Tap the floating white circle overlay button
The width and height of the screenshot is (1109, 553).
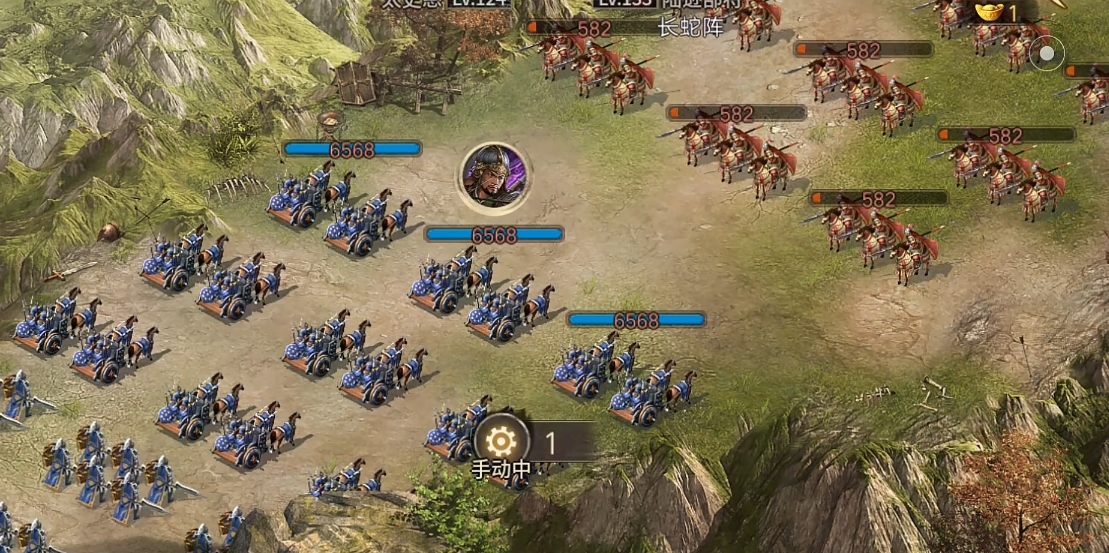tap(1046, 54)
